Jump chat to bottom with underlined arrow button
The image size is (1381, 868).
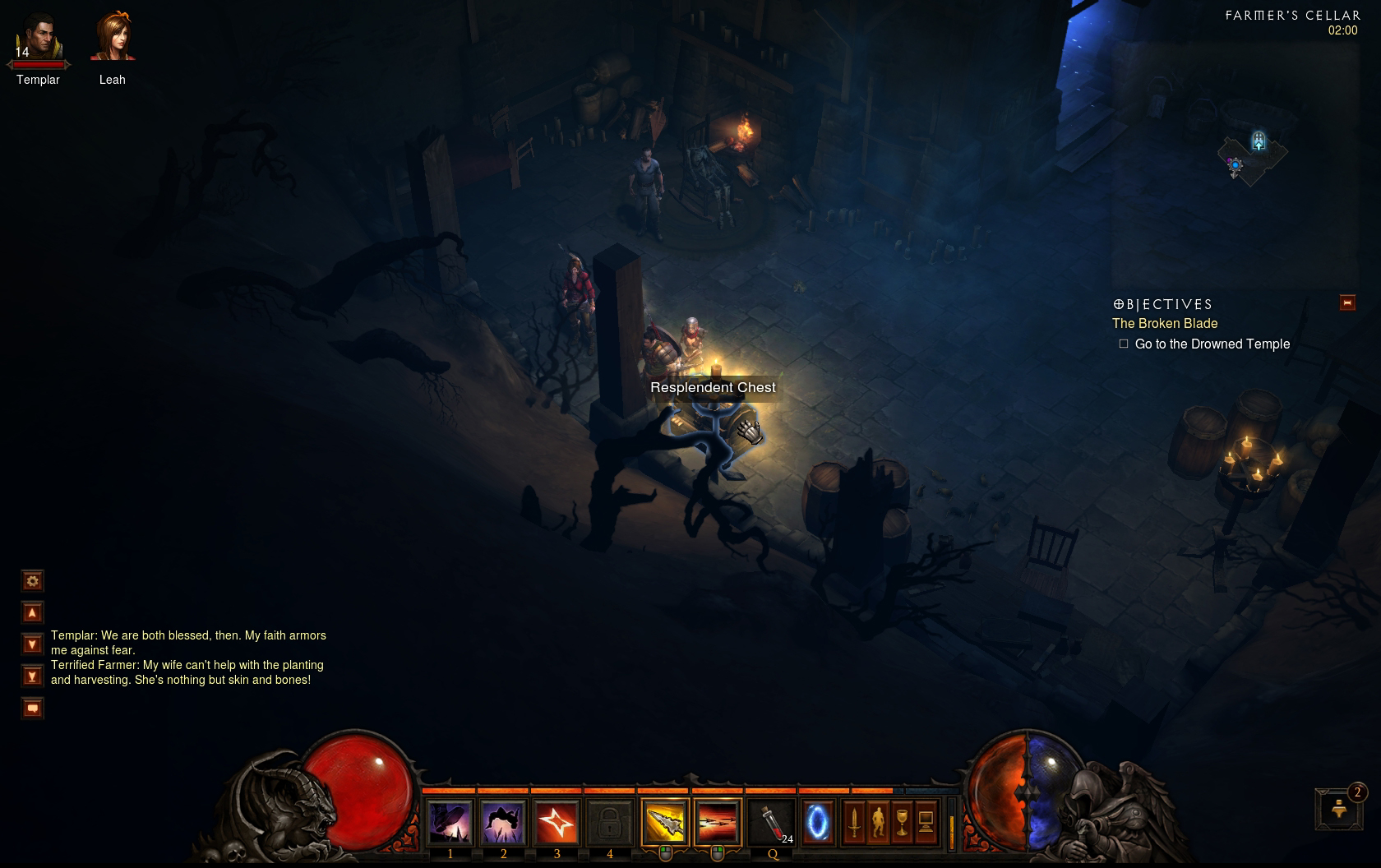(32, 676)
